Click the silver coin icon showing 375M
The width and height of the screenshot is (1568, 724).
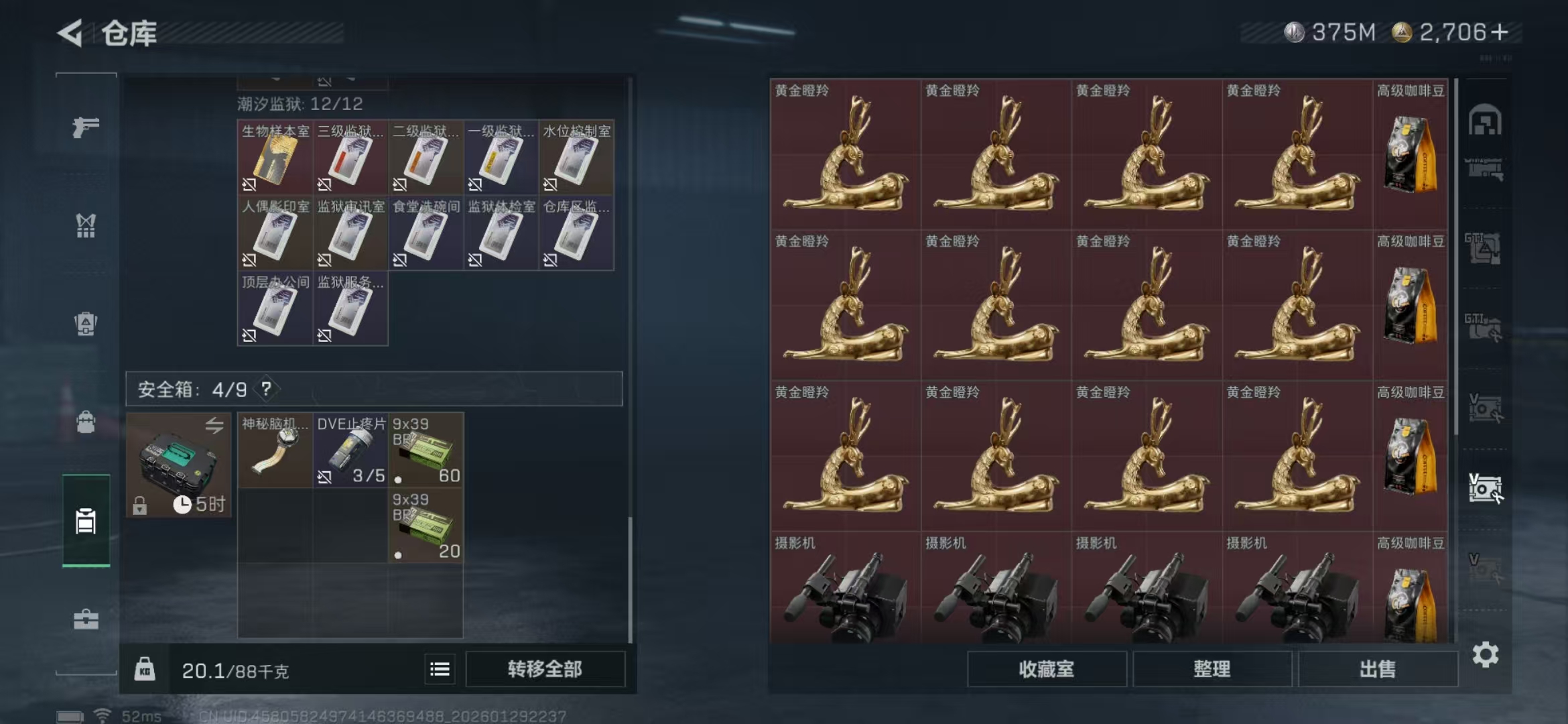(1294, 30)
